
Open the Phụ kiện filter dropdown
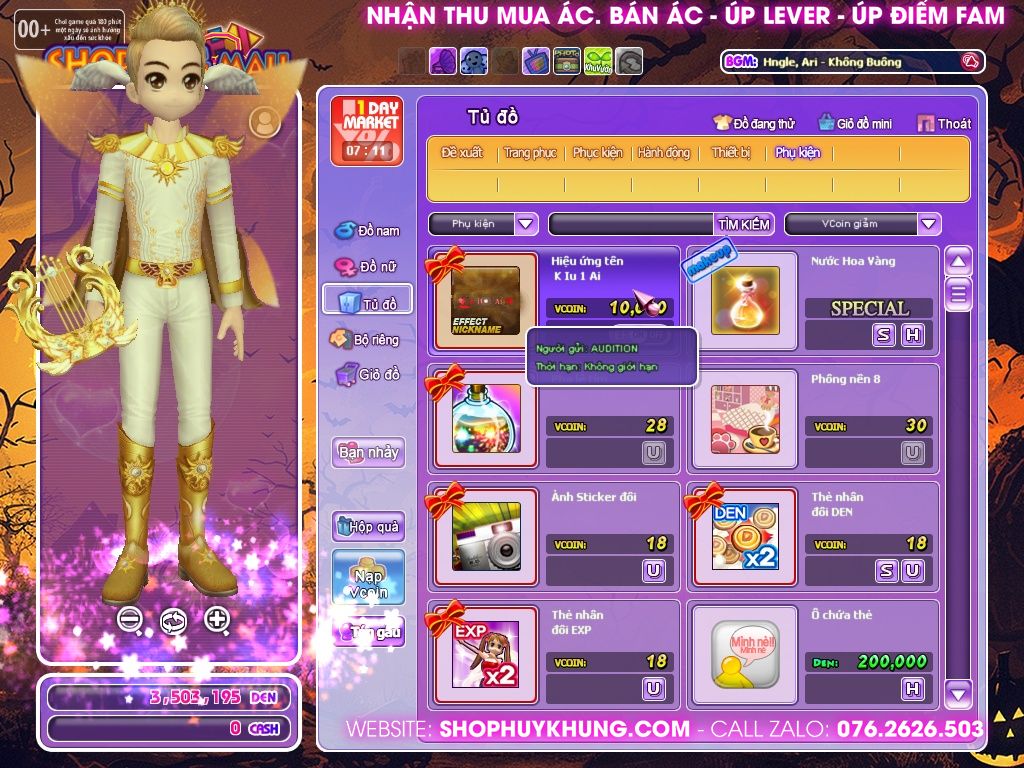coord(527,224)
